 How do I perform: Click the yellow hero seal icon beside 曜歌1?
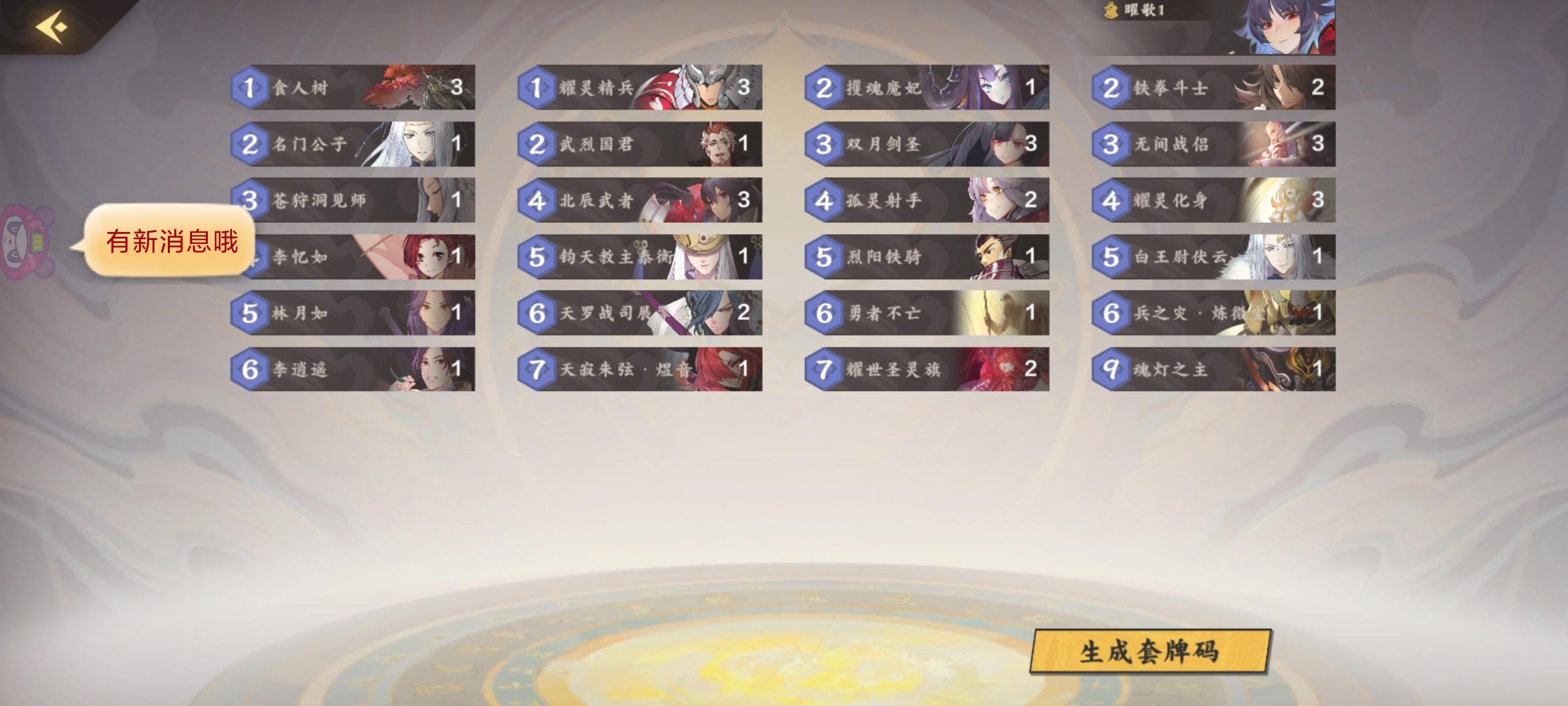coord(1109,10)
